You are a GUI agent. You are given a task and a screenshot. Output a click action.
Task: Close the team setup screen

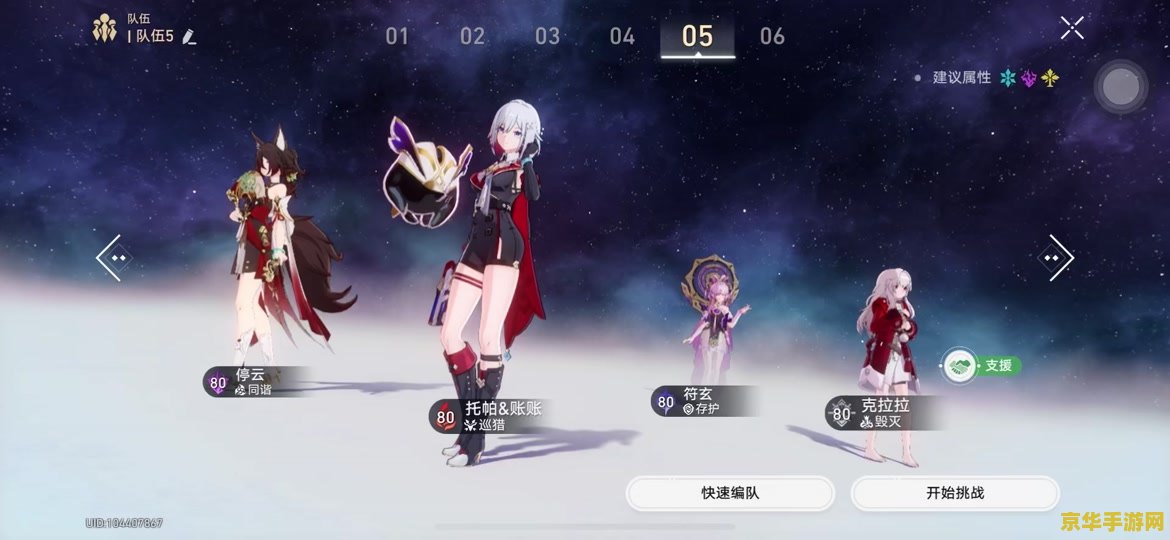pos(1072,28)
